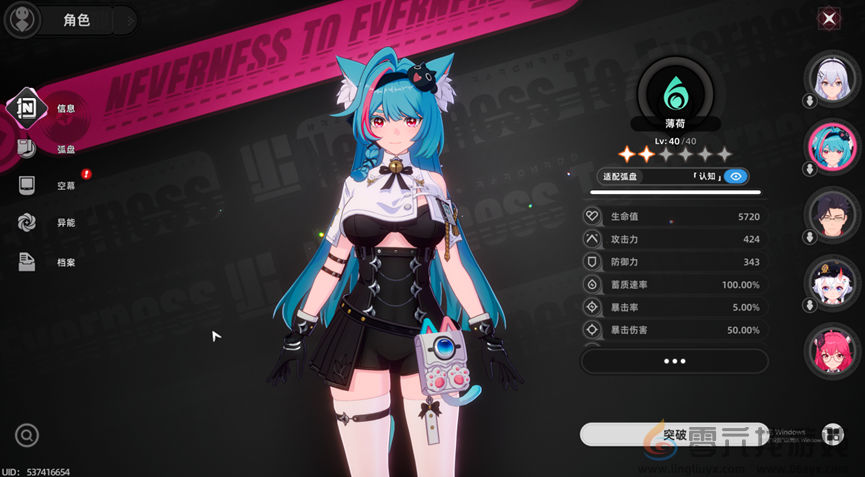
Task: Choose the blue-haired cat-ear character portrait
Action: click(832, 146)
